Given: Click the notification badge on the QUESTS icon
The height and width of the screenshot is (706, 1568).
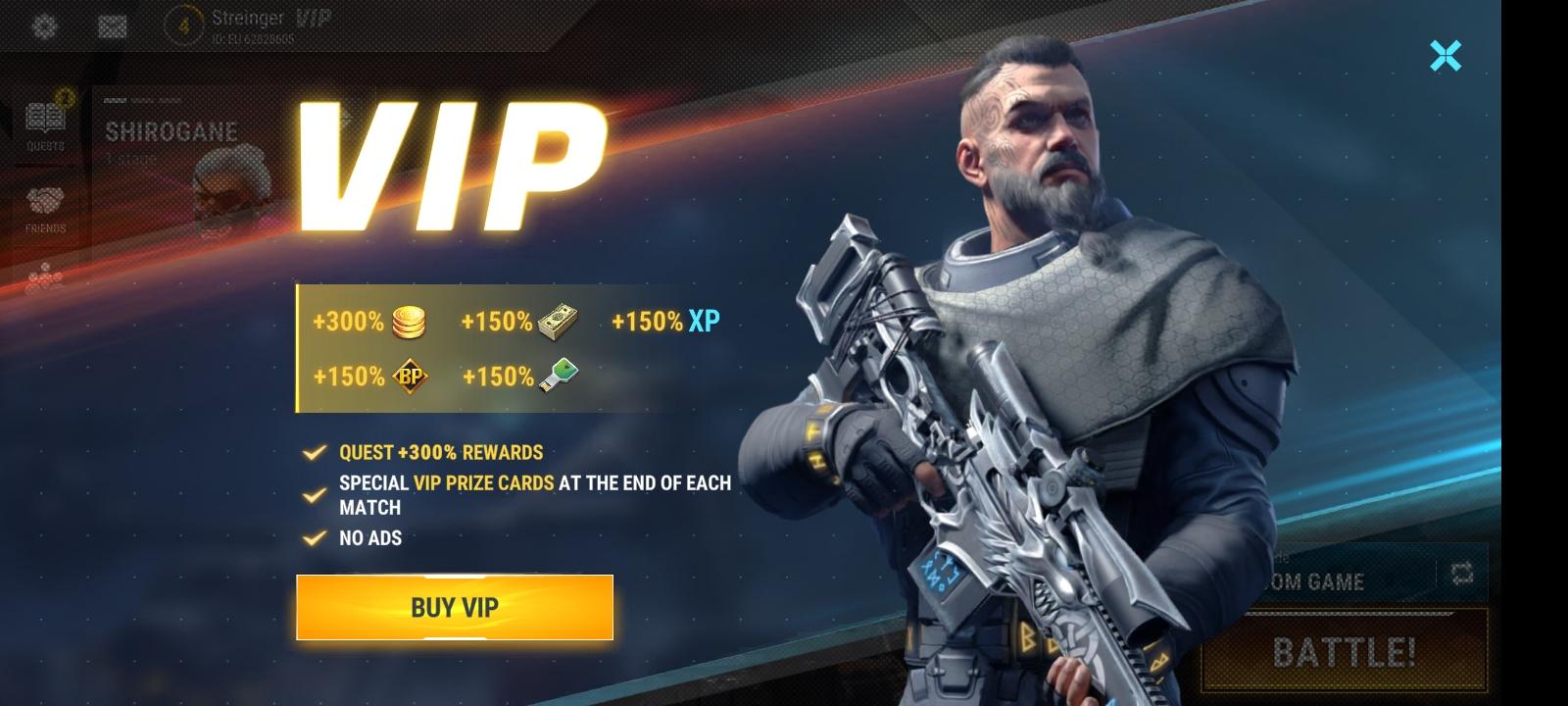Looking at the screenshot, I should (64, 96).
